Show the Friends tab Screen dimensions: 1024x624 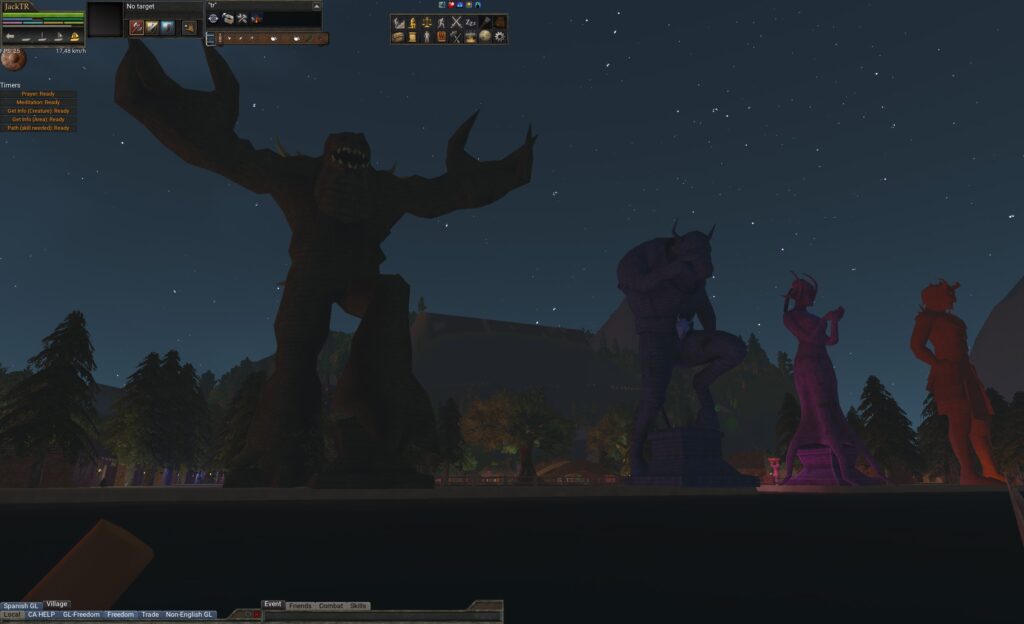299,606
